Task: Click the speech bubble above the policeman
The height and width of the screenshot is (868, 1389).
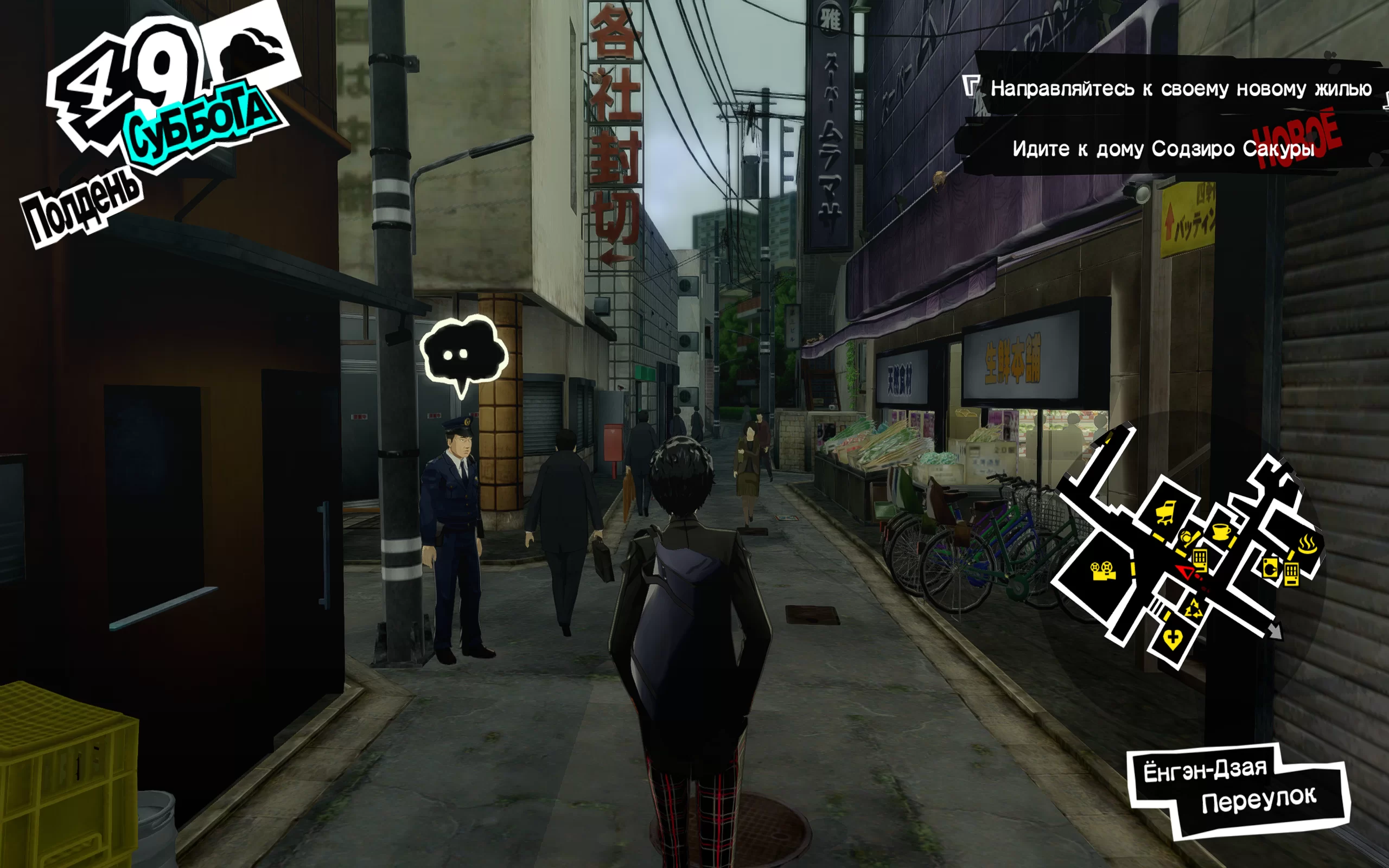Action: coord(464,352)
